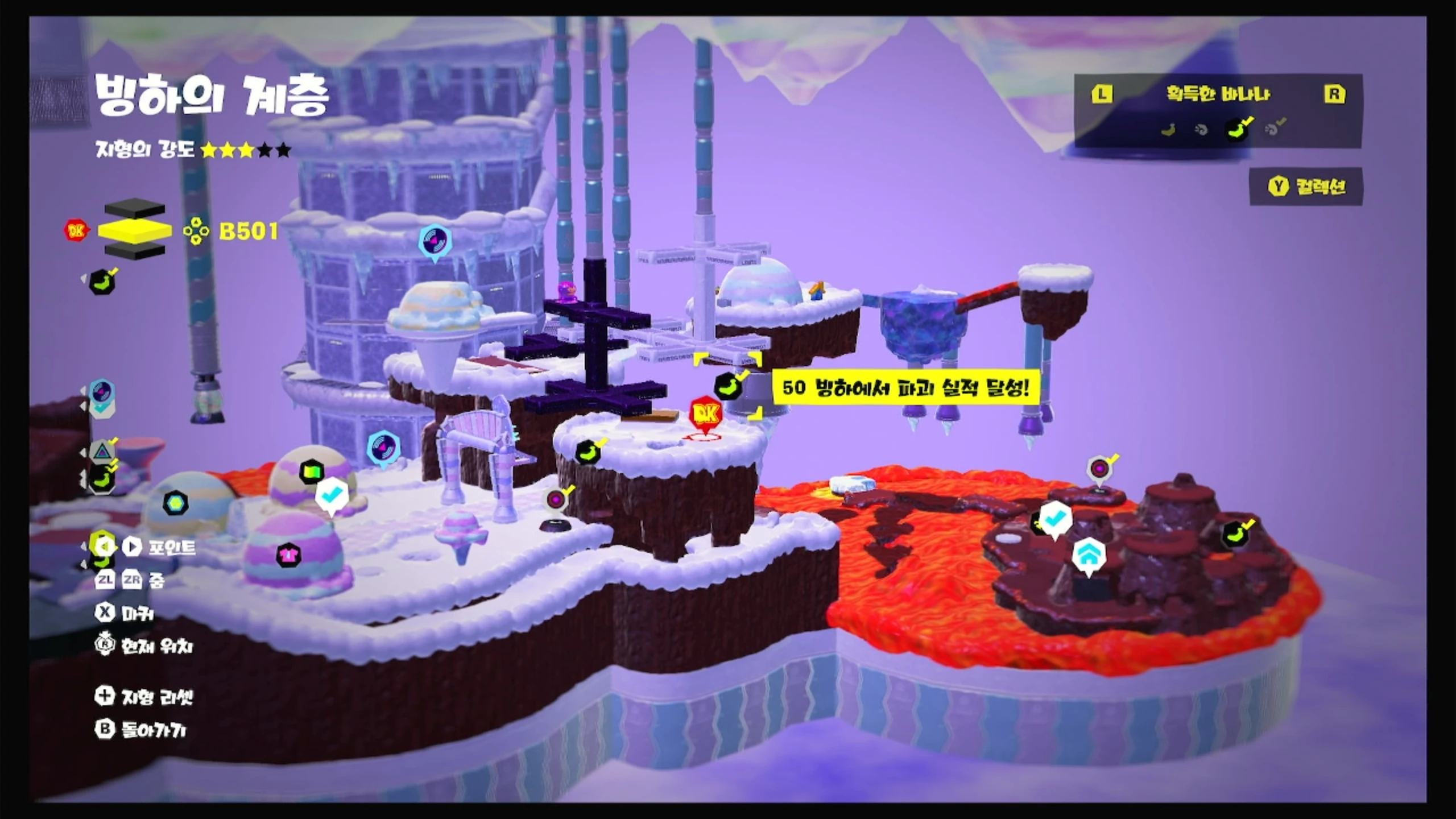Select the banana marker with the 50 빙하 tooltip
1456x819 pixels.
pyautogui.click(x=728, y=387)
